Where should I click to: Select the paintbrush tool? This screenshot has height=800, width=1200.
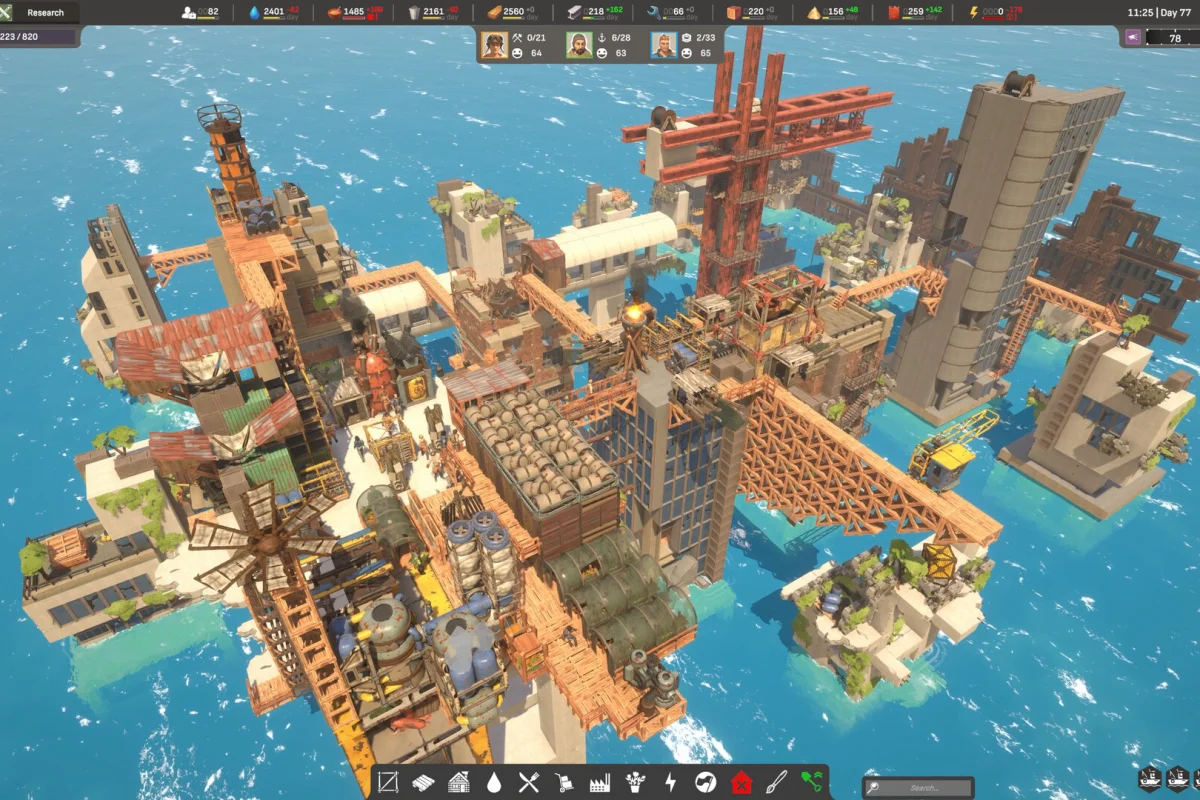click(x=776, y=783)
